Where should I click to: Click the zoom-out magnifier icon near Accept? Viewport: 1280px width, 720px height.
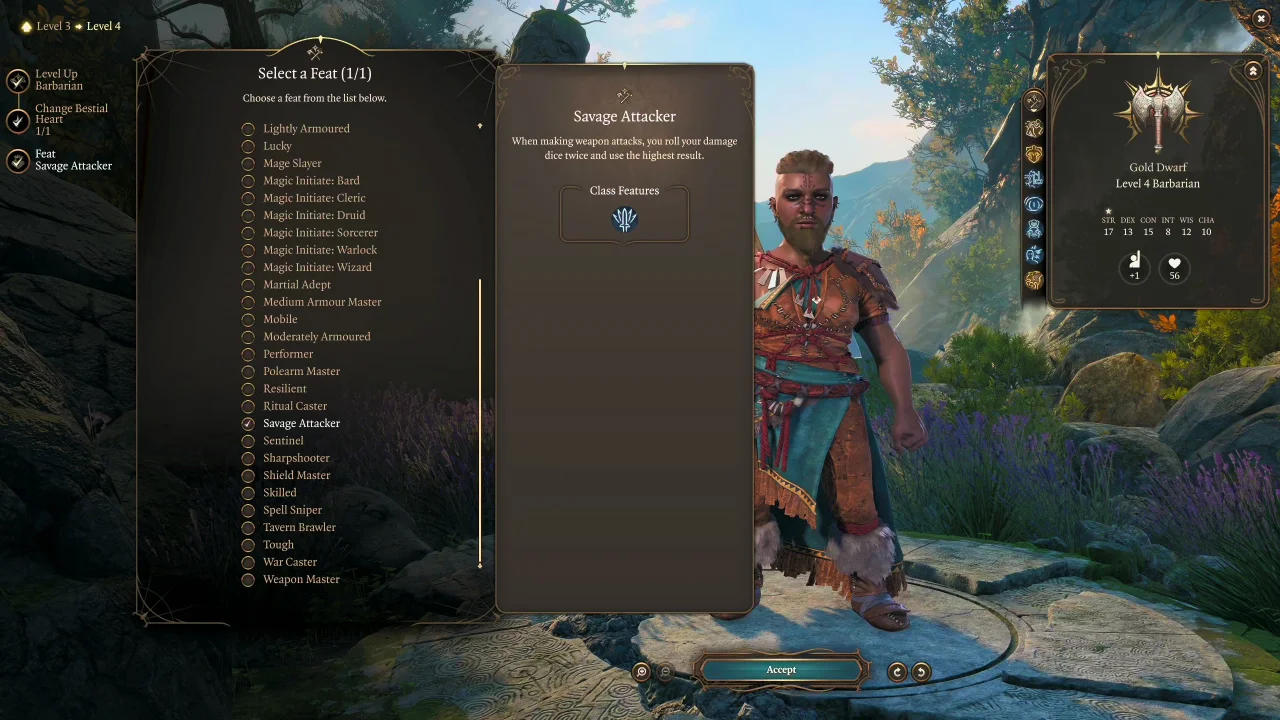pyautogui.click(x=665, y=671)
